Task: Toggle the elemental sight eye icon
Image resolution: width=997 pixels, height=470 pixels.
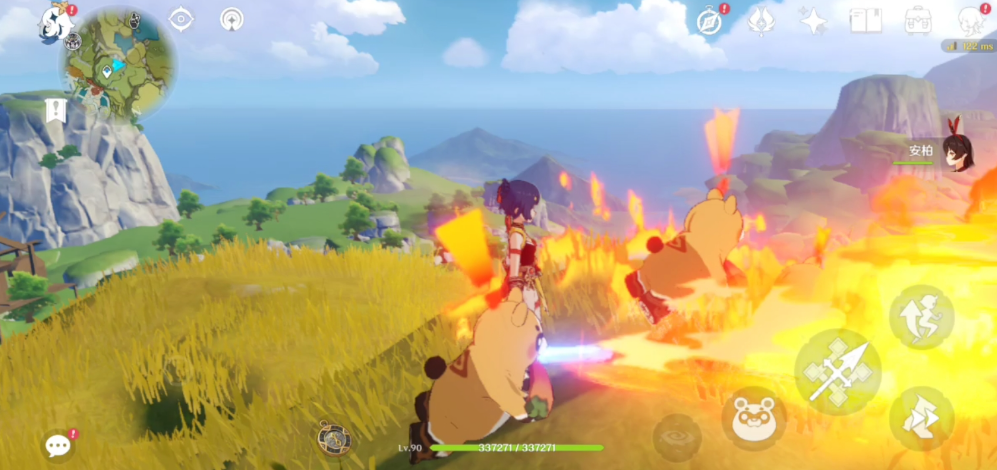Action: (x=181, y=19)
